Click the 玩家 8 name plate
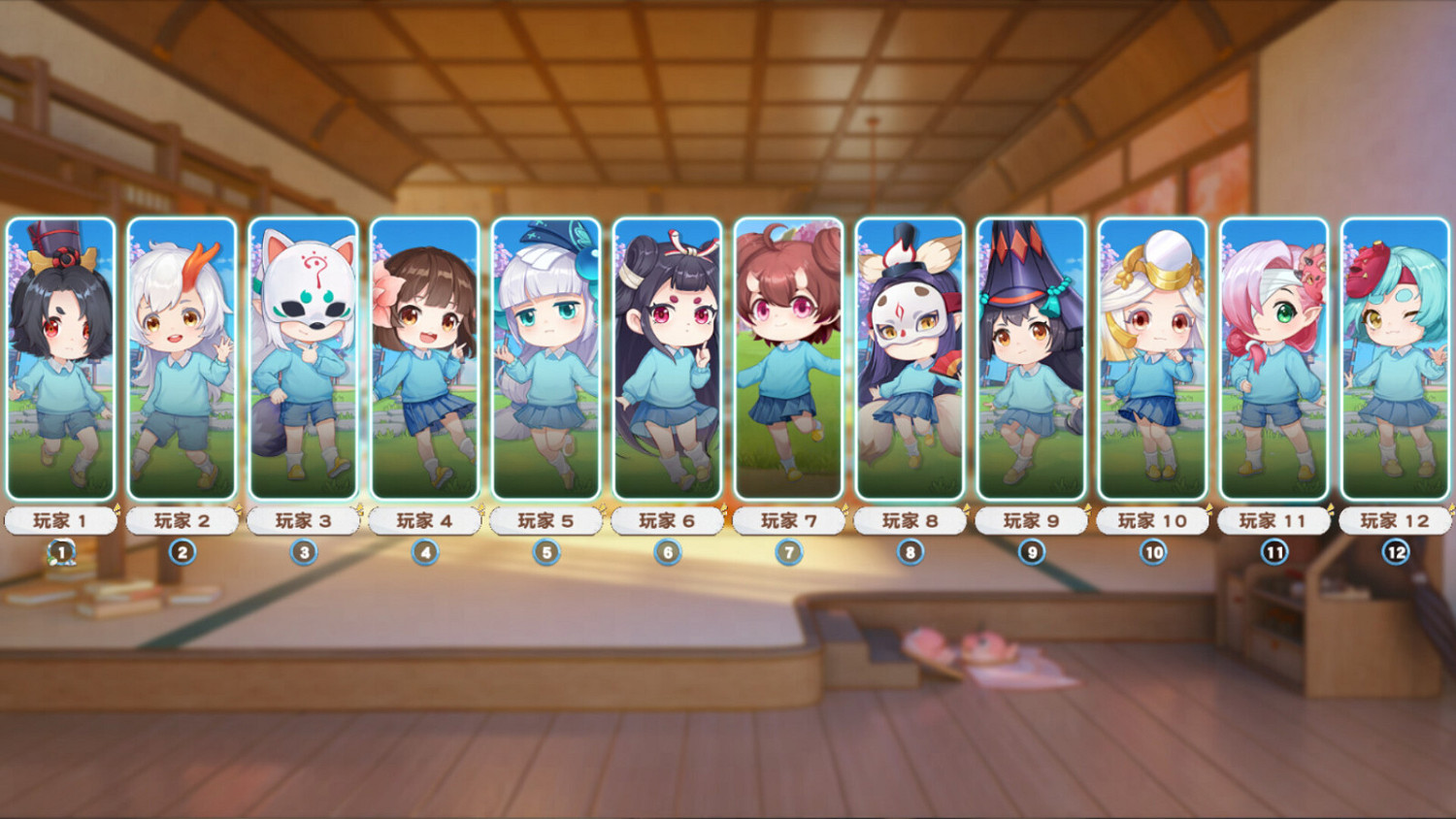The image size is (1456, 819). point(910,519)
